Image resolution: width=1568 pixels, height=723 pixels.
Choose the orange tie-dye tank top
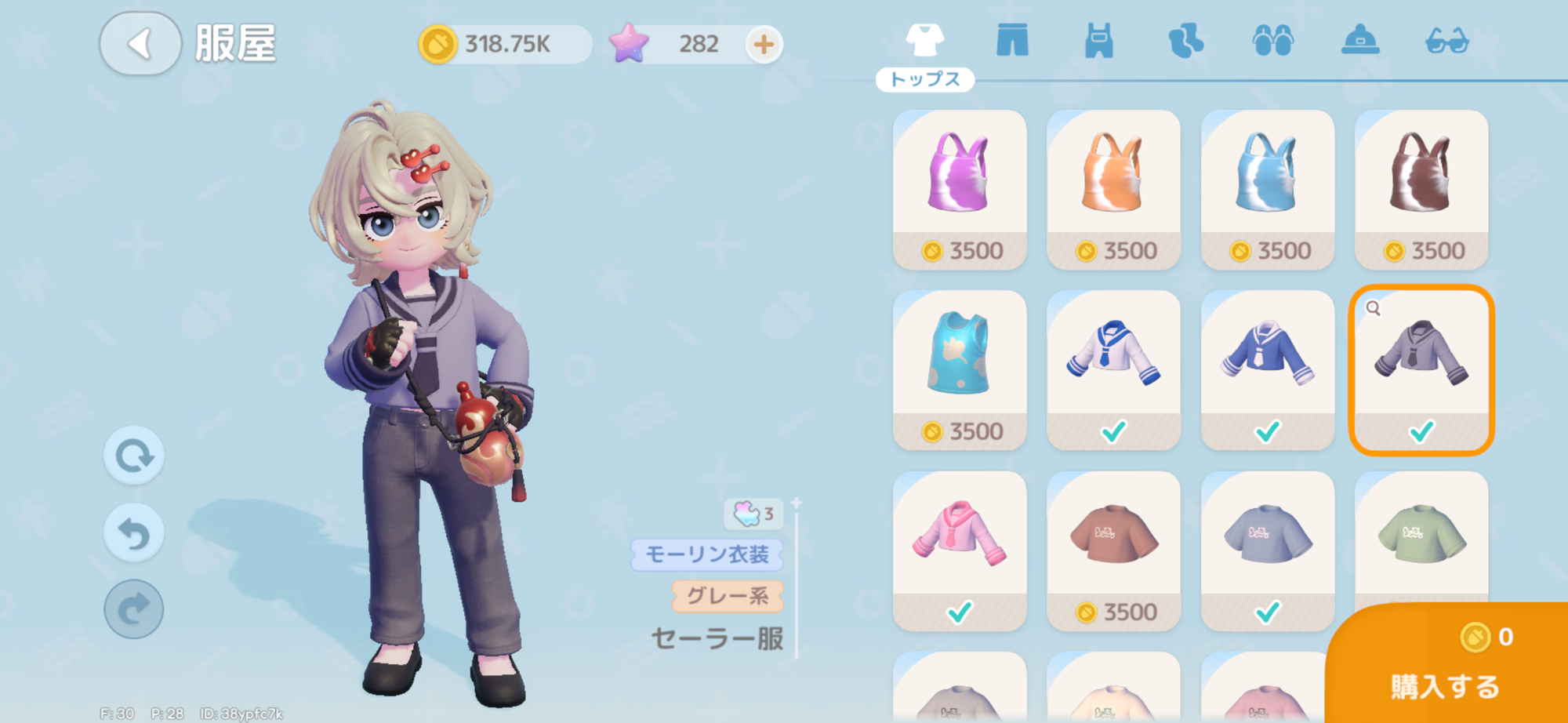pyautogui.click(x=1113, y=188)
